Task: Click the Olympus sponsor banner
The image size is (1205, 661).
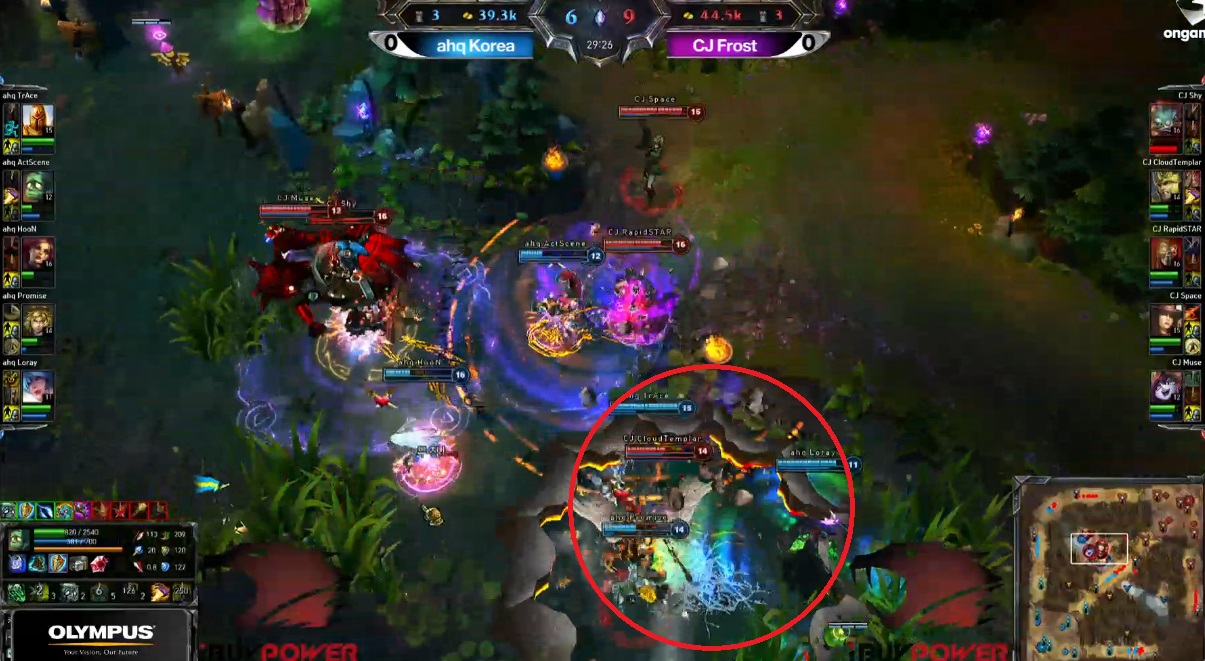Action: click(x=100, y=635)
